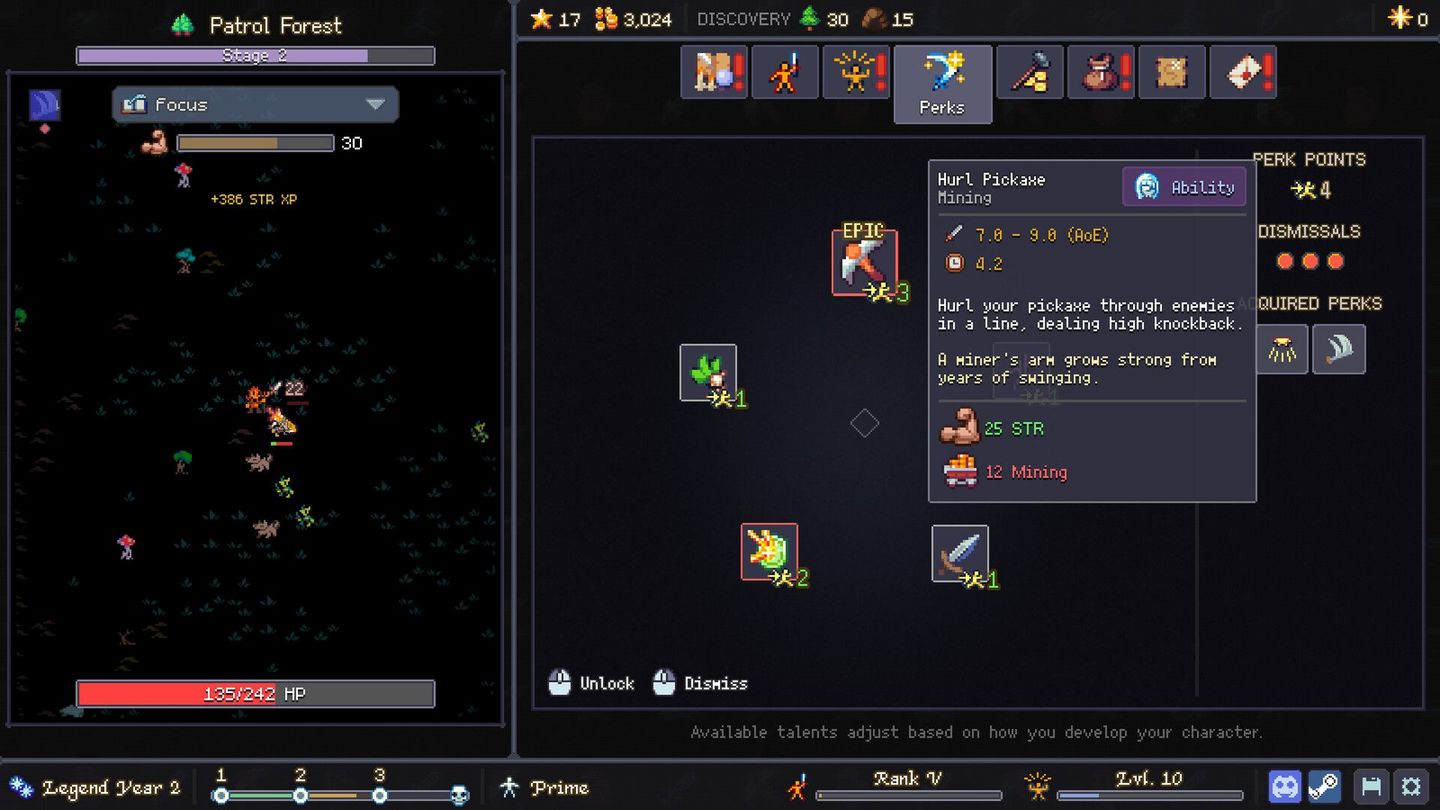Select the sword perk node
1440x810 pixels.
click(960, 552)
